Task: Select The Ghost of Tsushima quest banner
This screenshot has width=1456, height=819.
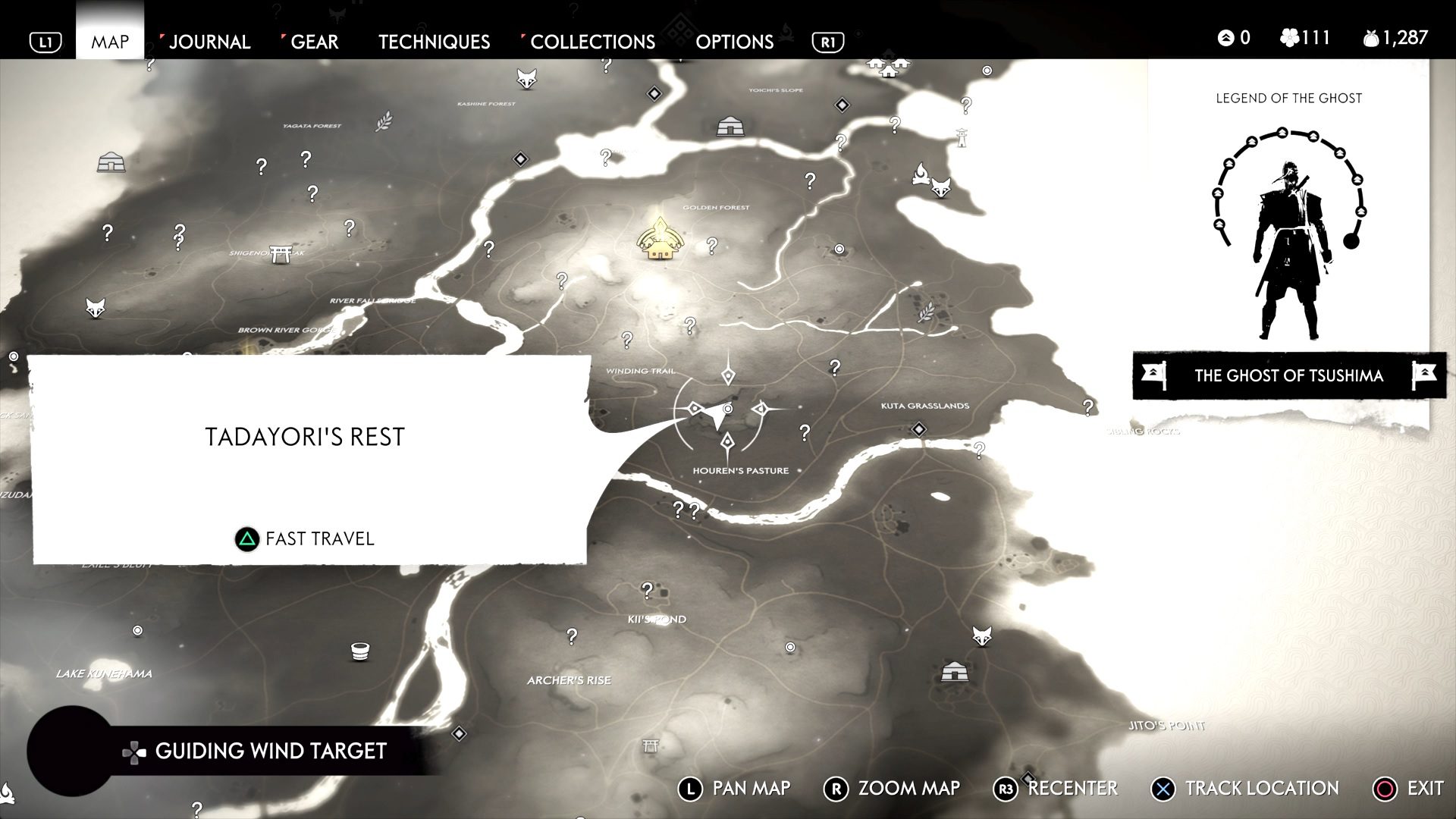Action: coord(1288,375)
